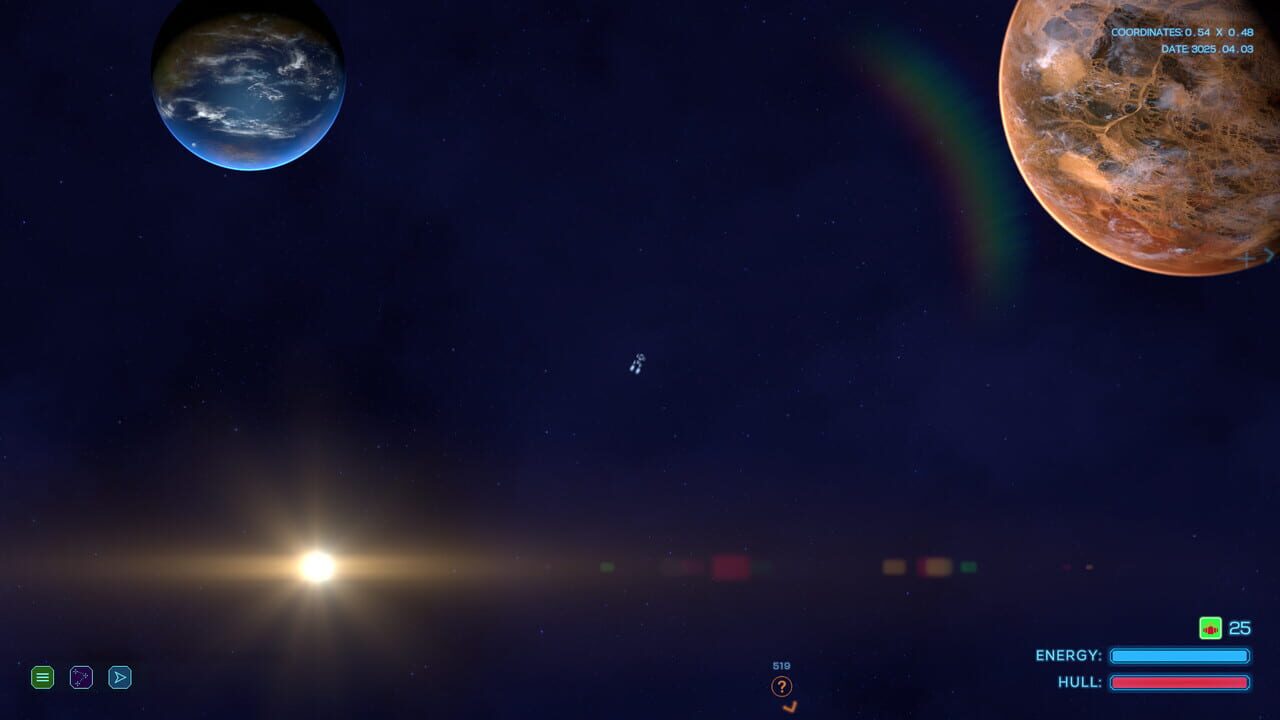Click the ENERGY label
Image resolution: width=1280 pixels, height=720 pixels.
[1068, 655]
